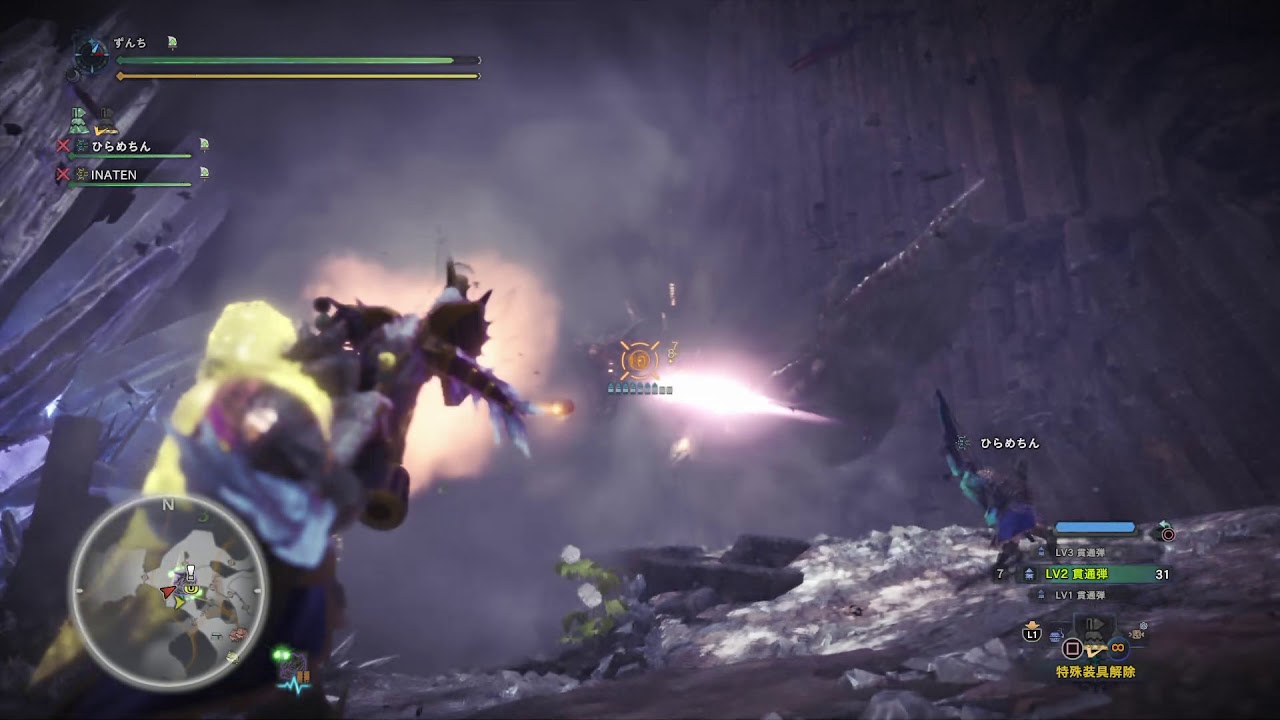Select party member ひらめちん in the list
Screen dimensions: 1280x720
point(118,147)
